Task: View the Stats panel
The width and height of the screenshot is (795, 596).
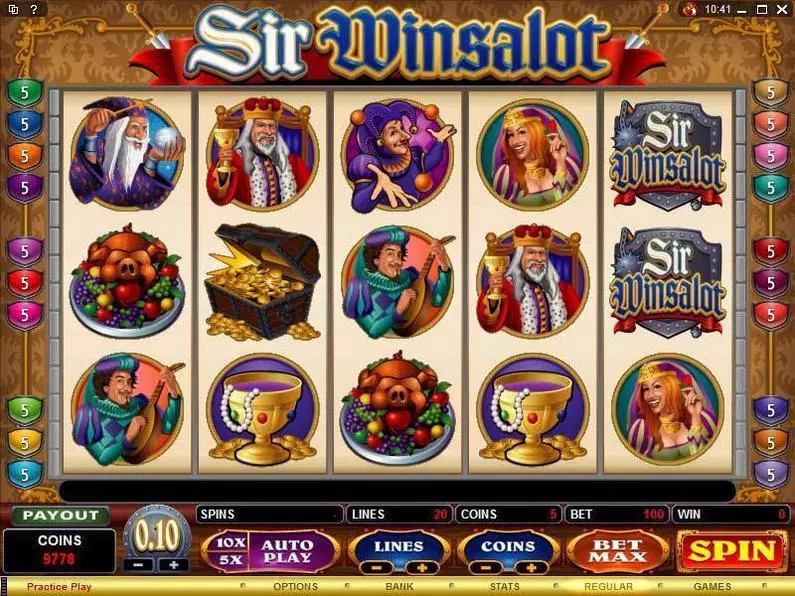Action: (505, 587)
